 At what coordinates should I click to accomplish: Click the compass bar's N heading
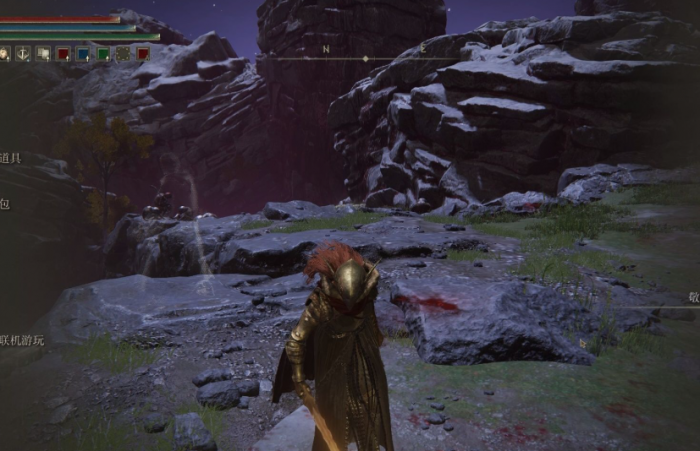[x=326, y=49]
